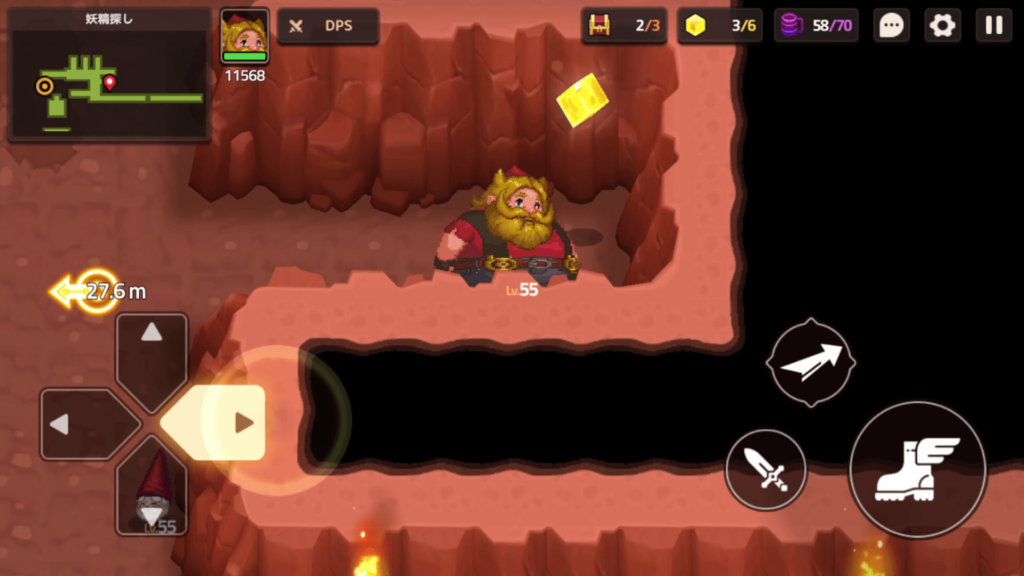1024x576 pixels.
Task: Activate the sword attack button
Action: tap(766, 469)
